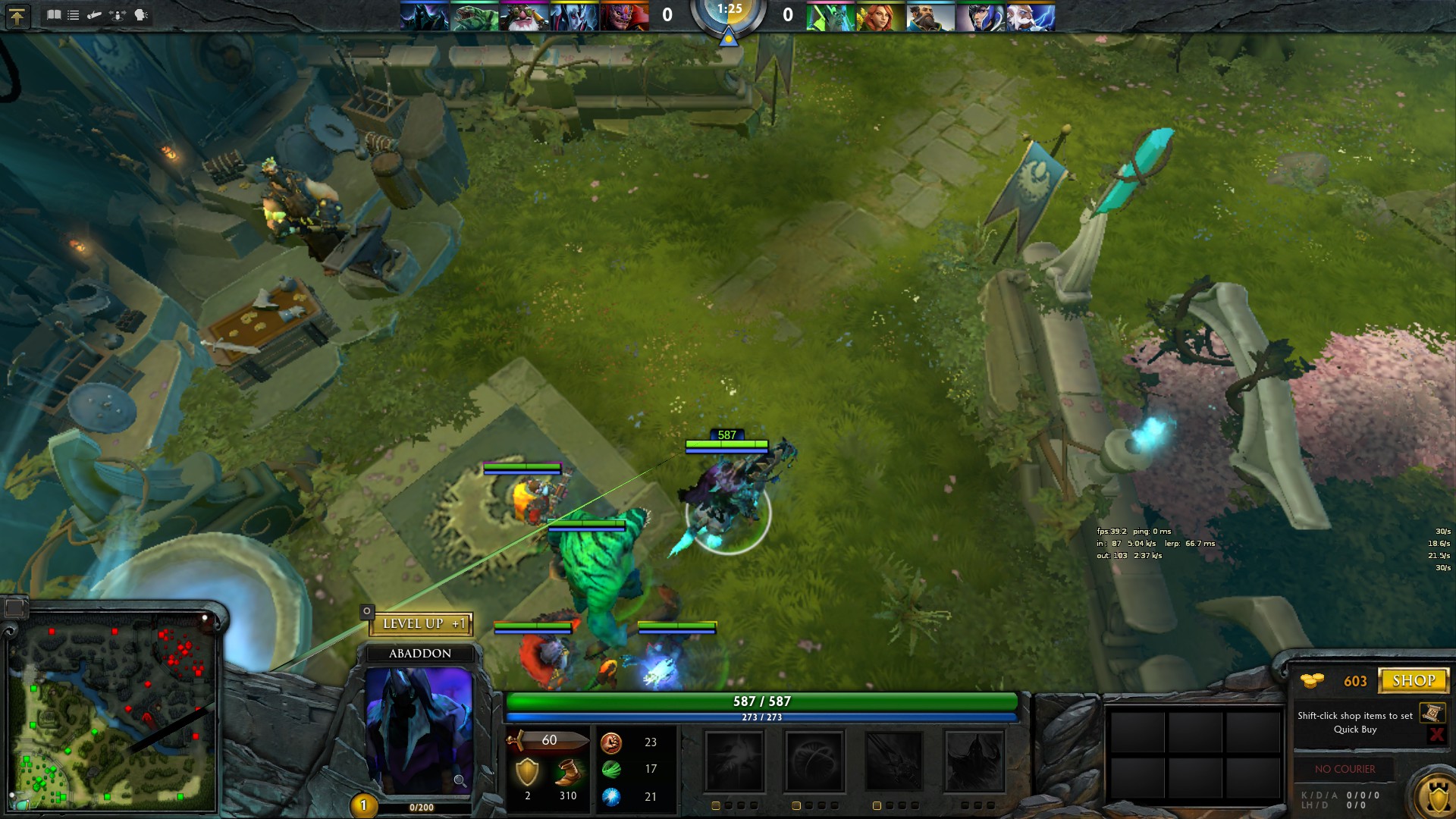The image size is (1456, 819).
Task: Open the book icon in the top bar
Action: coord(54,14)
